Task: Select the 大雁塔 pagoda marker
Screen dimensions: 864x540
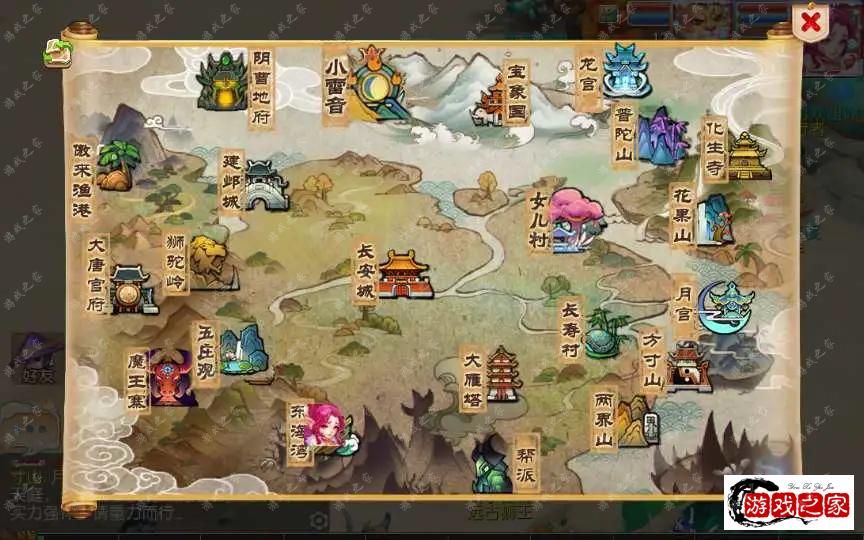Action: 503,375
